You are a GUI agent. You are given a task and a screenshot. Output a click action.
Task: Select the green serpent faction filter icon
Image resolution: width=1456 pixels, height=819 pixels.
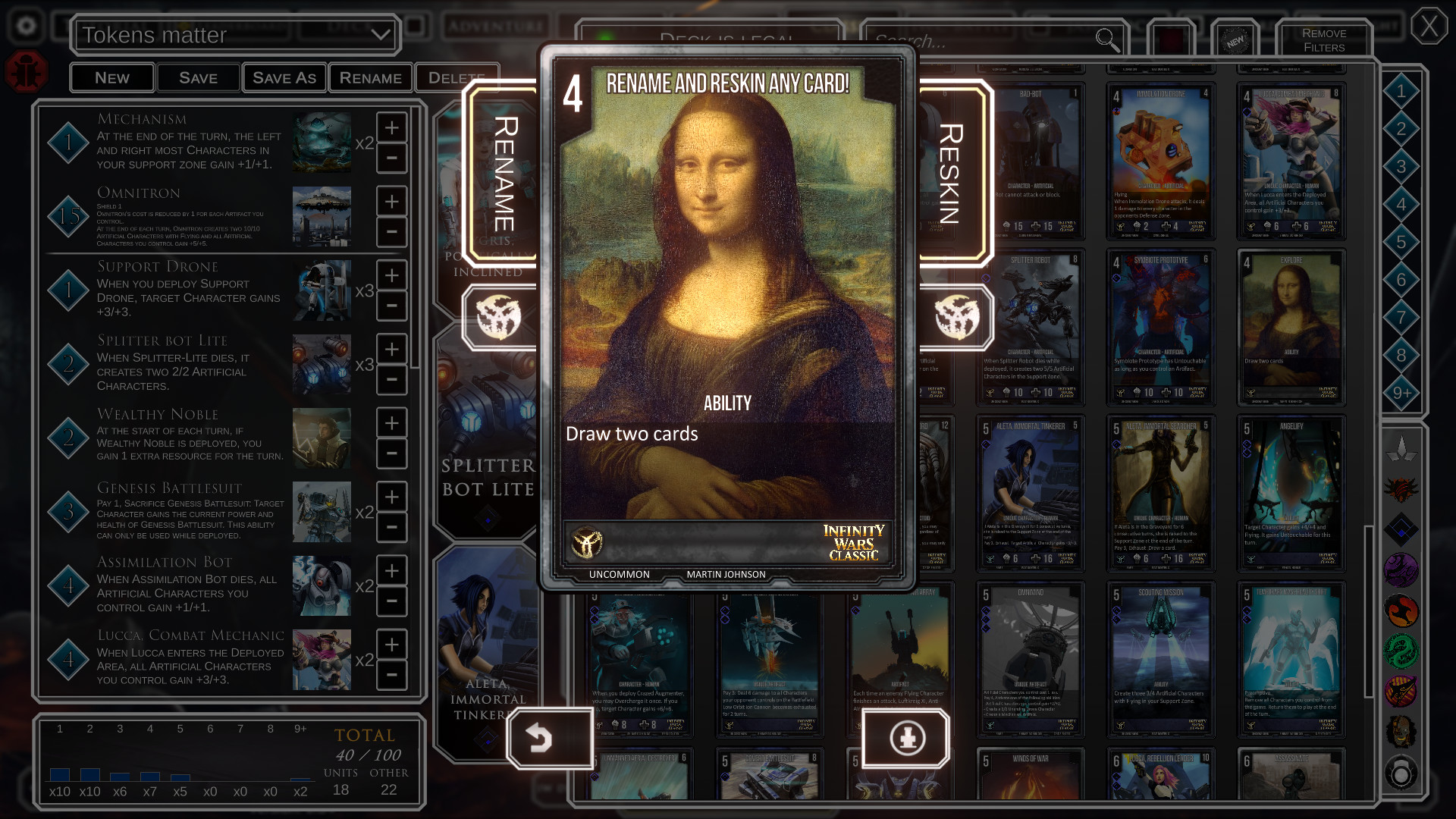tap(1401, 650)
